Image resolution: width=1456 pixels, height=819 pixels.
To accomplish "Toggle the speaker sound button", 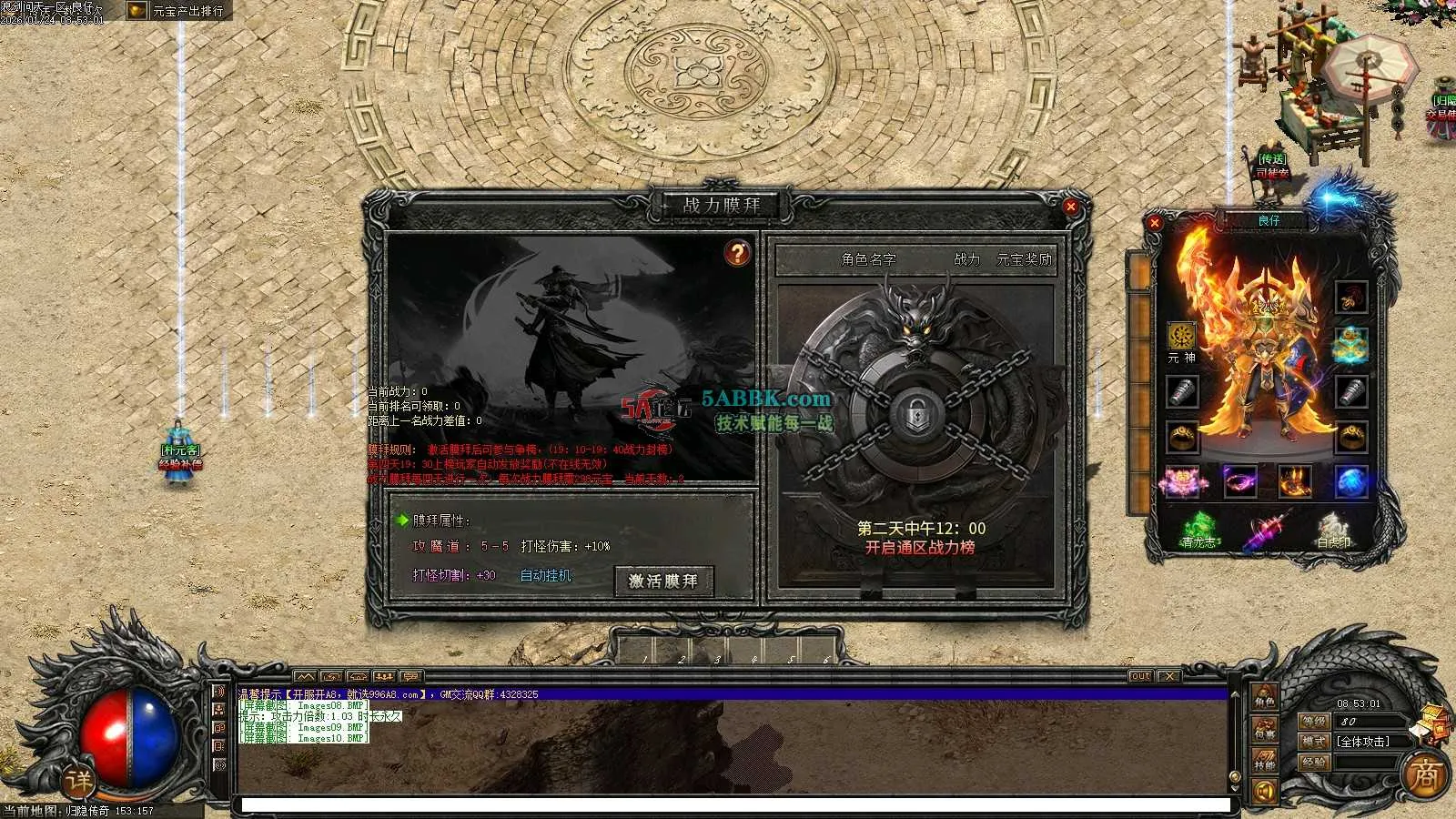I will tap(1265, 791).
